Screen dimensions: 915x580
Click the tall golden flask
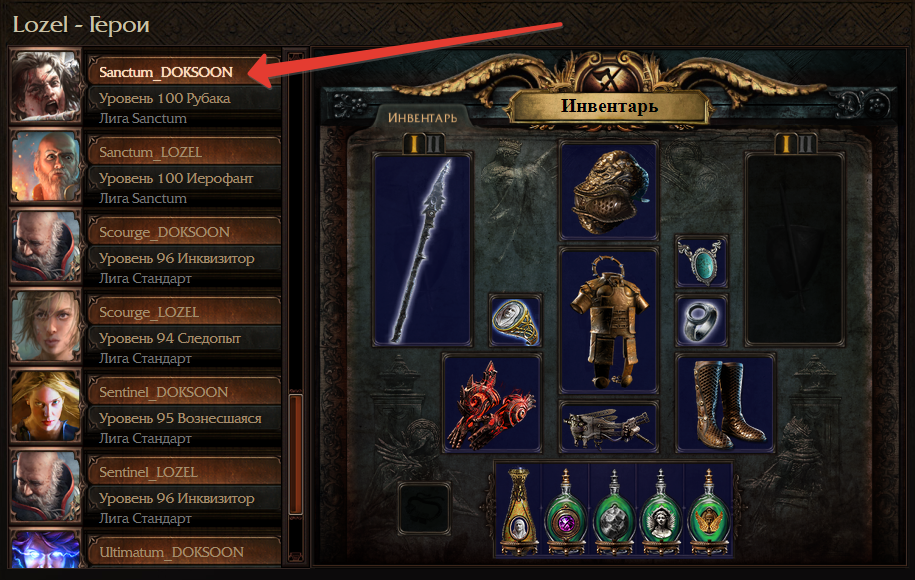pyautogui.click(x=519, y=510)
